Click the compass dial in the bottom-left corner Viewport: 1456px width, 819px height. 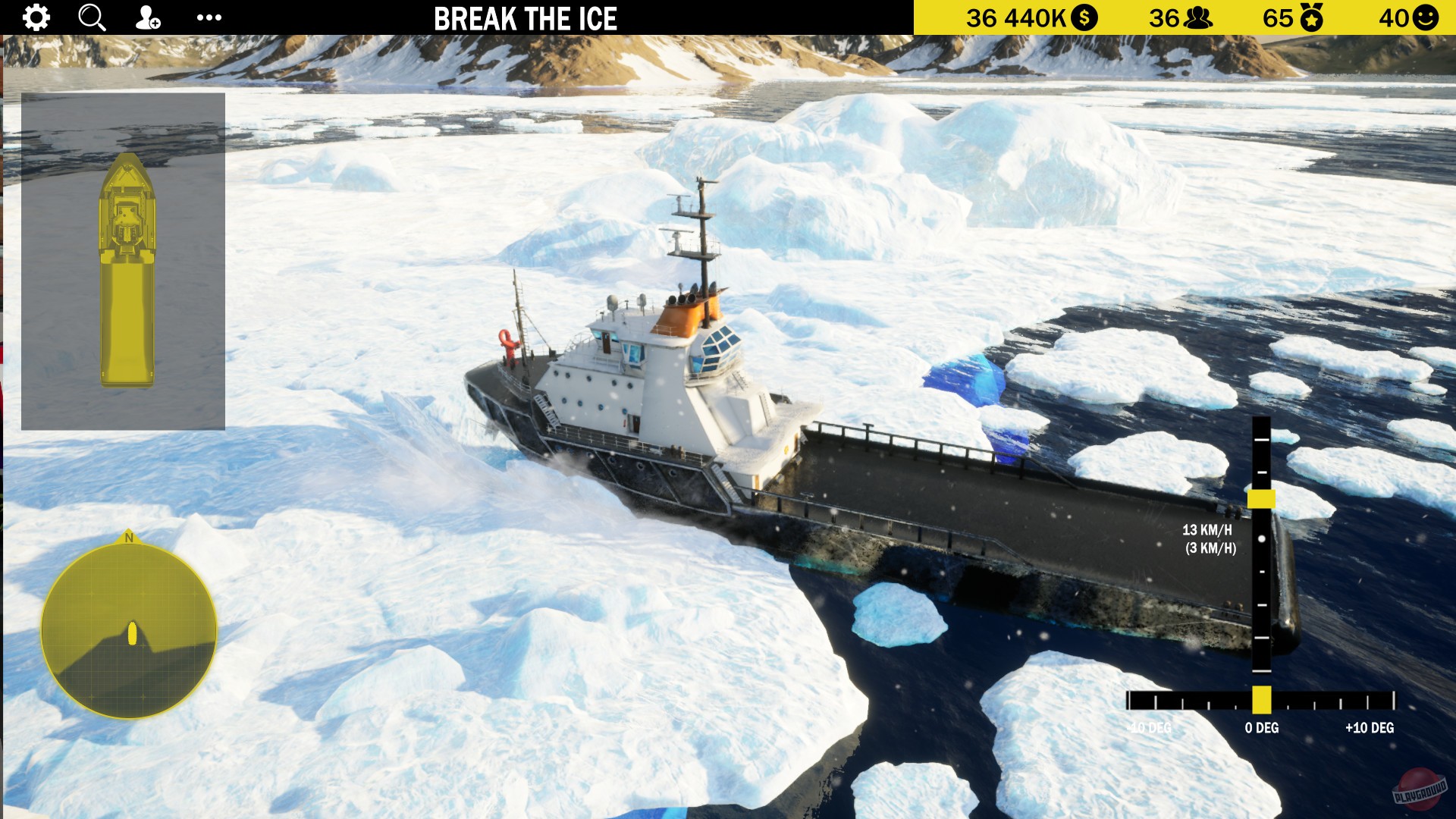pyautogui.click(x=130, y=629)
